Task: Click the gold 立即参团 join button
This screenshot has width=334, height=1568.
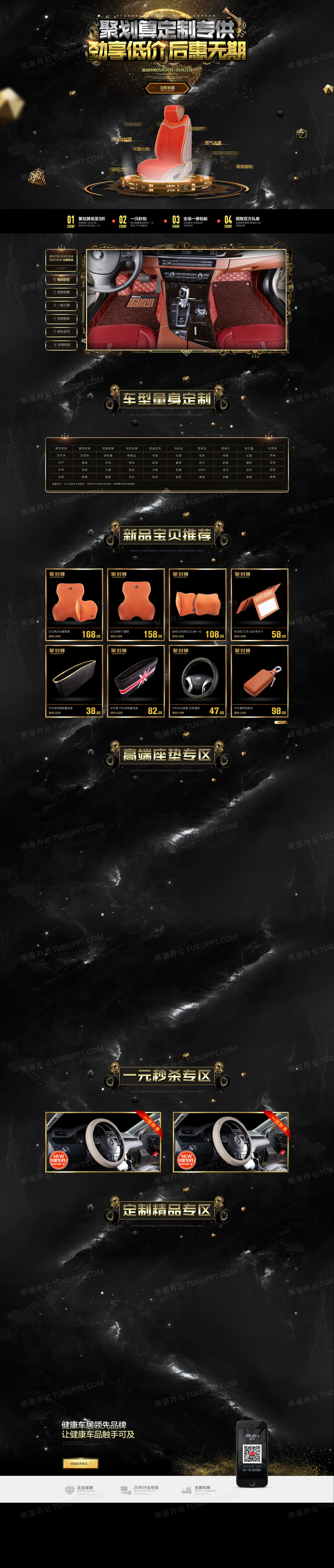Action: coord(167,88)
